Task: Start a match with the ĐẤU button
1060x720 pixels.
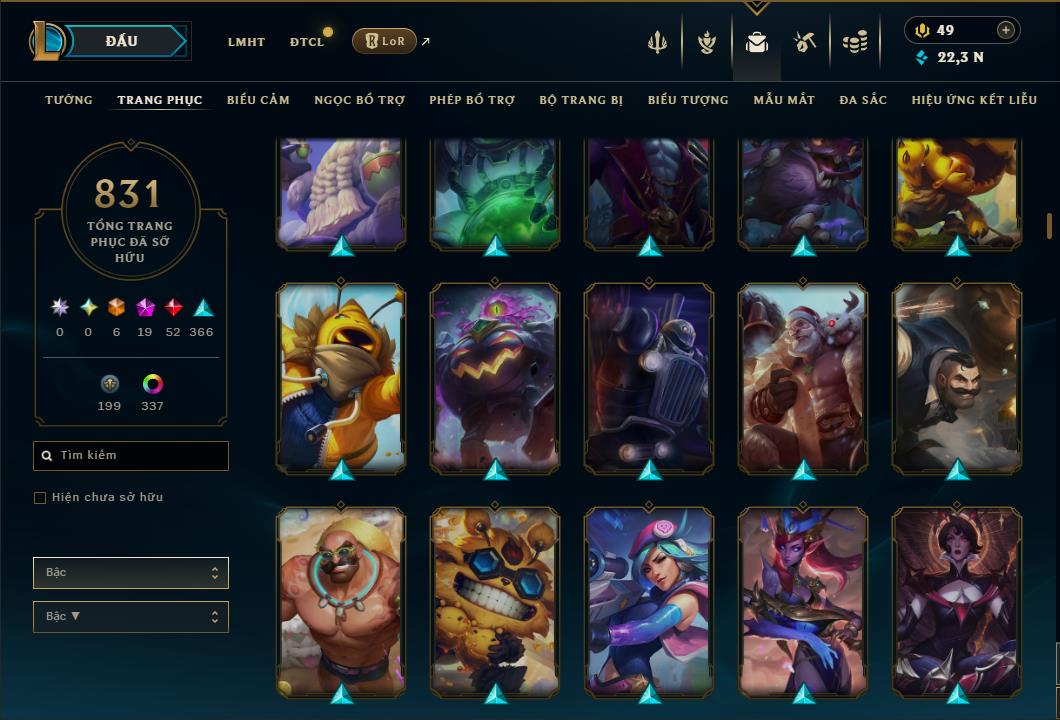Action: (121, 41)
